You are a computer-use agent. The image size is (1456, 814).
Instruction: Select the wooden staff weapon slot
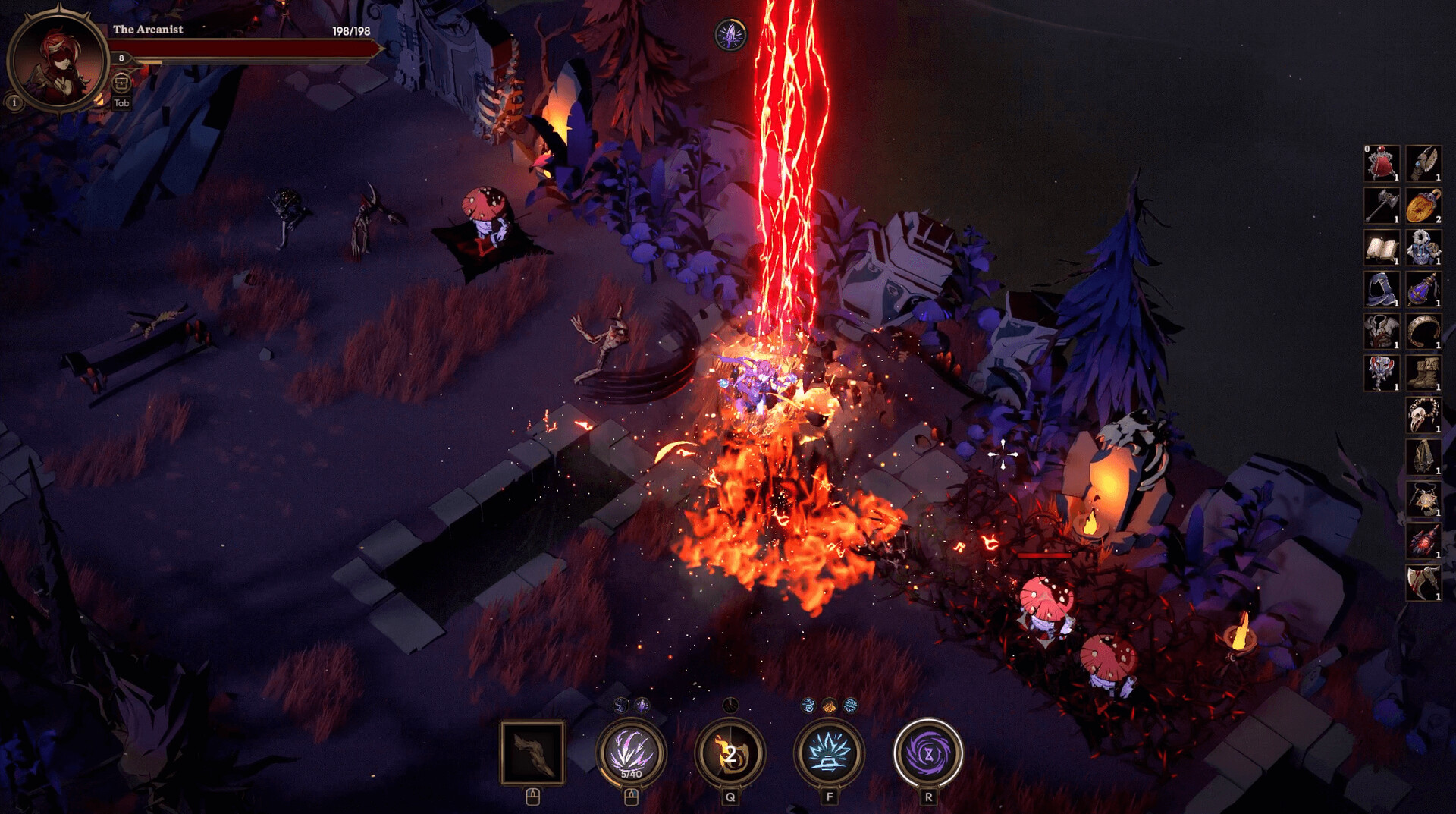point(532,753)
